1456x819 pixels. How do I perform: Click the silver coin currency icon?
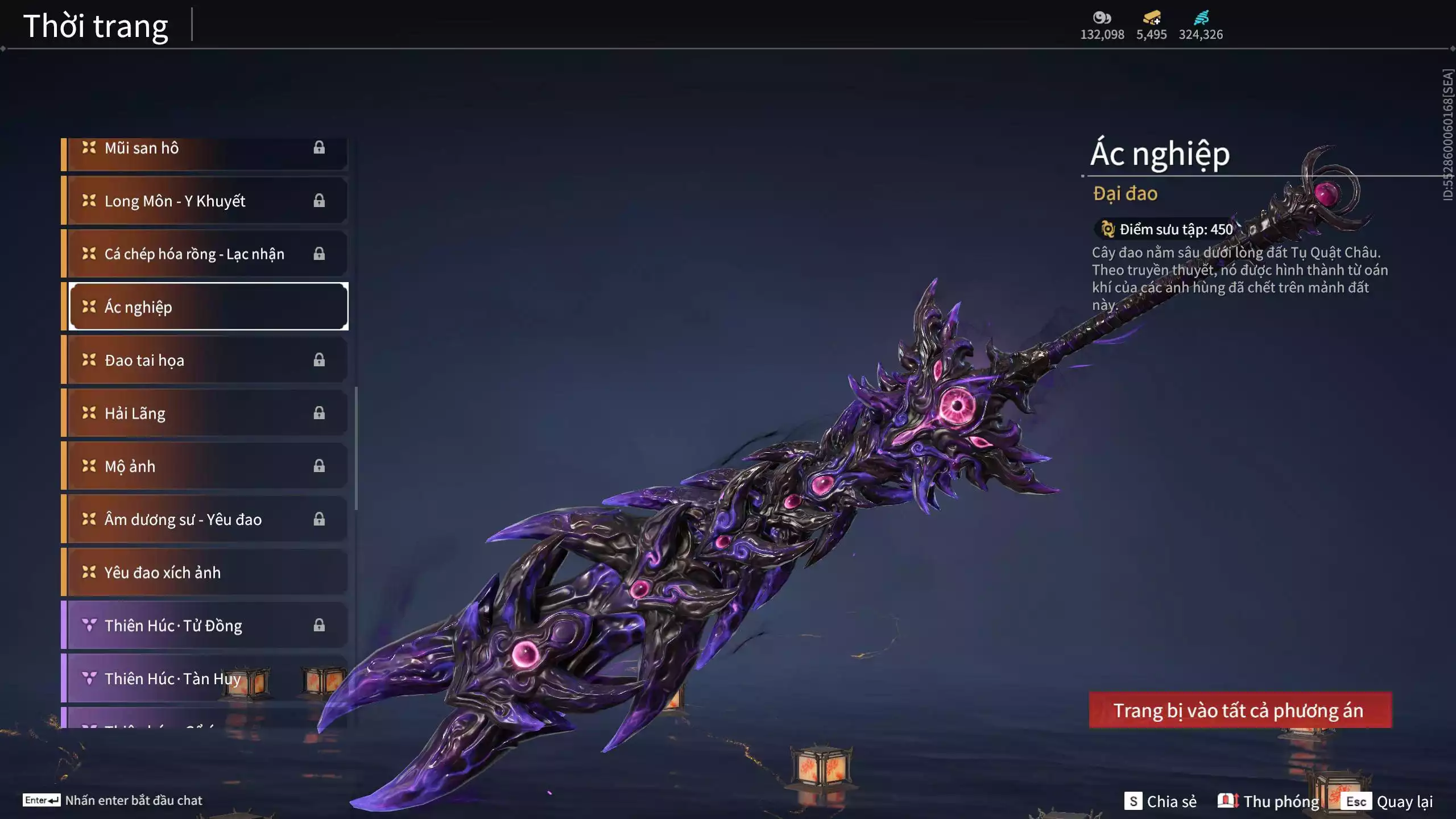(1102, 18)
